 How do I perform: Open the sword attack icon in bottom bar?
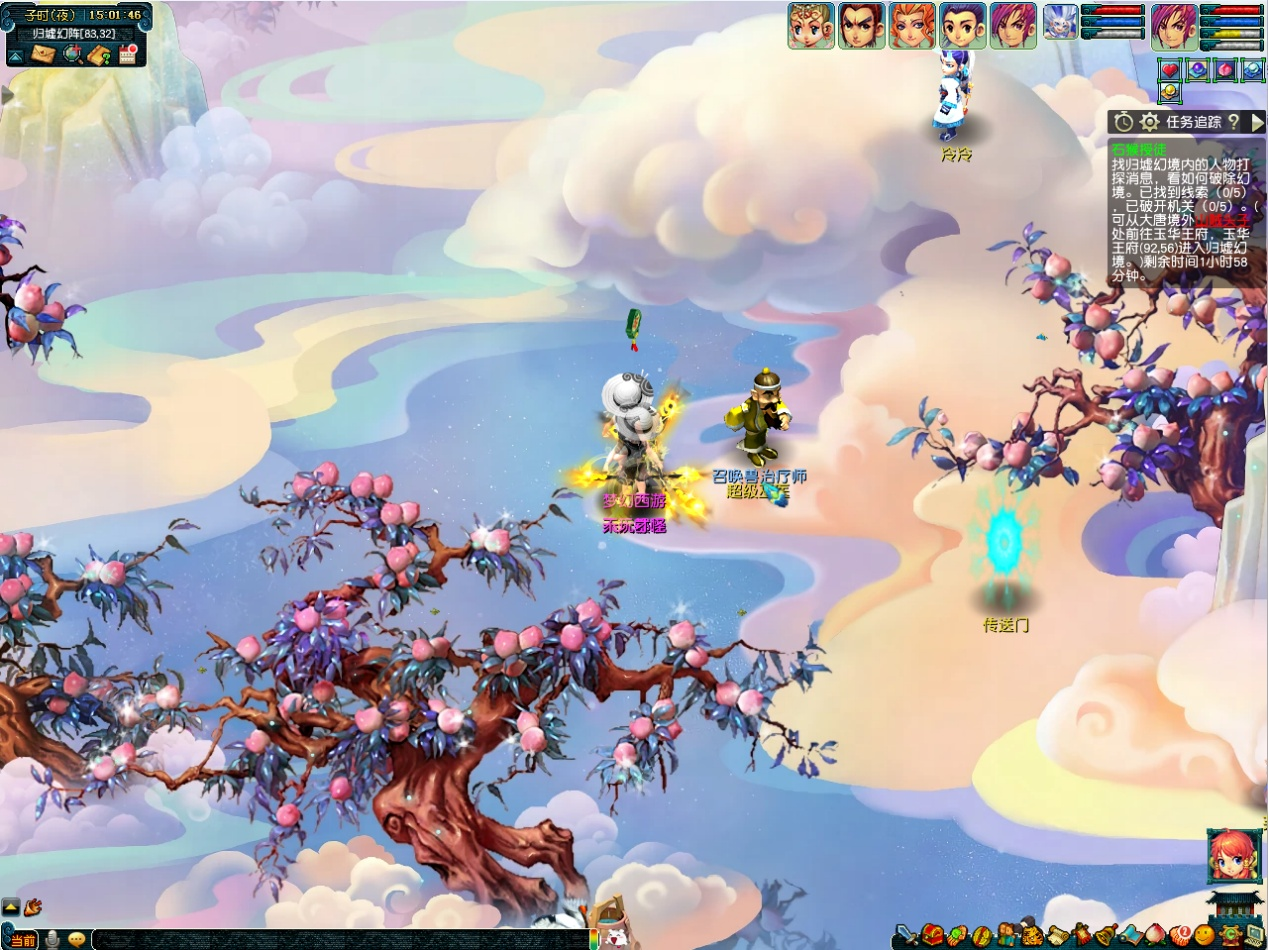tap(907, 936)
